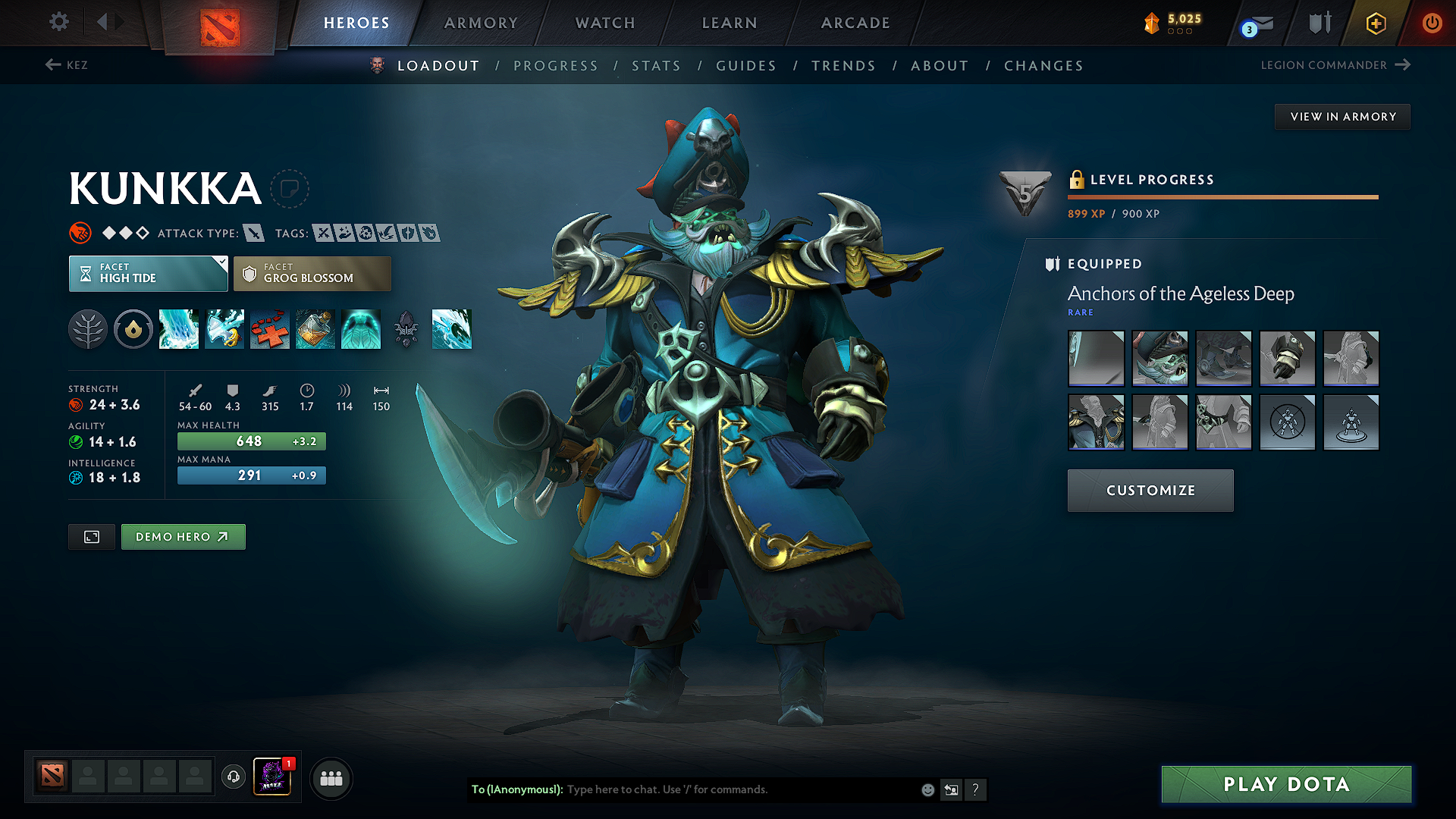Open the attack type melee indicator
1456x819 pixels.
pyautogui.click(x=253, y=233)
